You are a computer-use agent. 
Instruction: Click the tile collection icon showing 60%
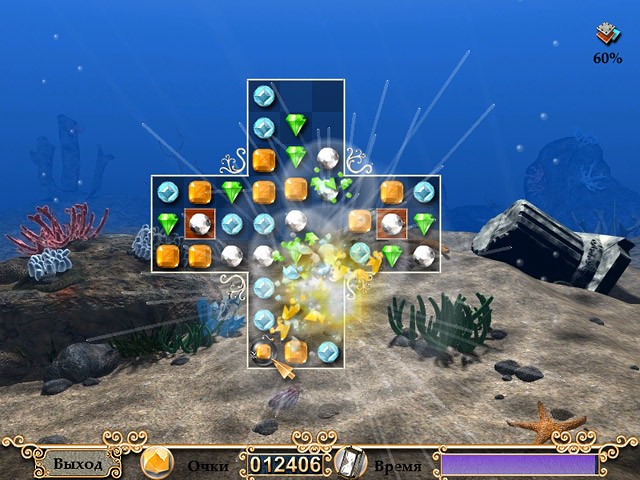point(606,35)
